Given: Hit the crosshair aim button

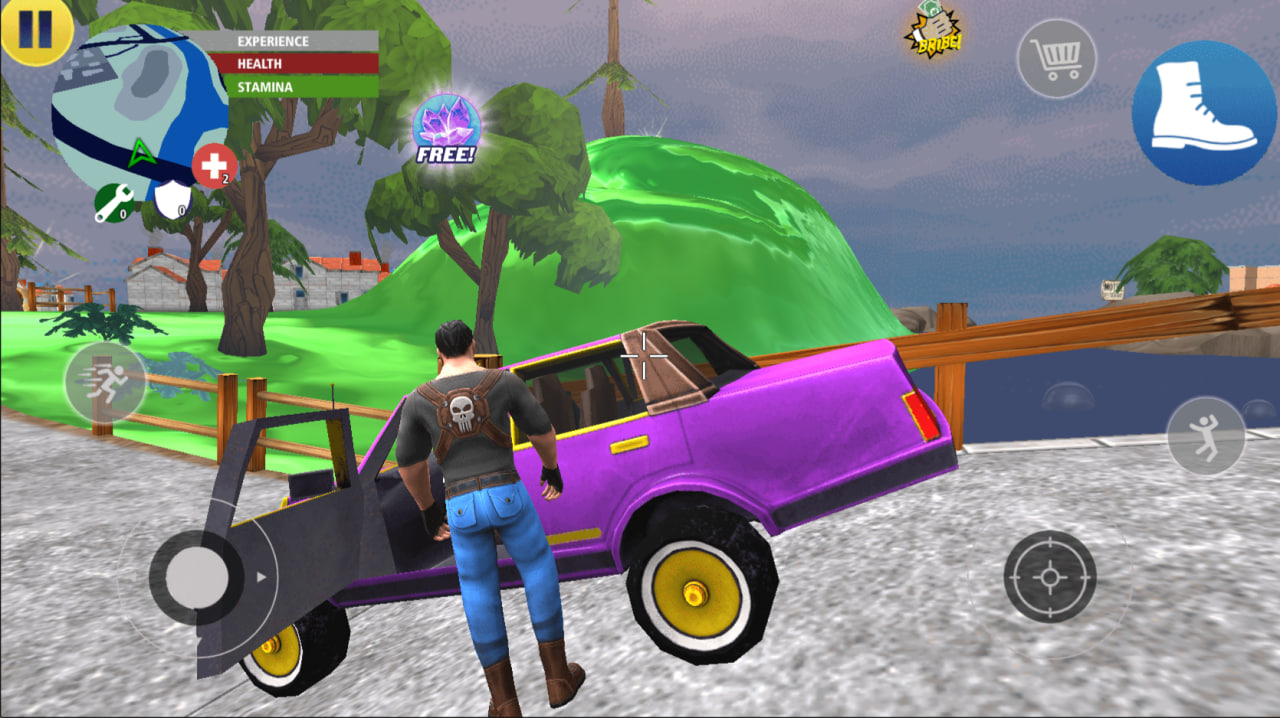Looking at the screenshot, I should point(1050,577).
